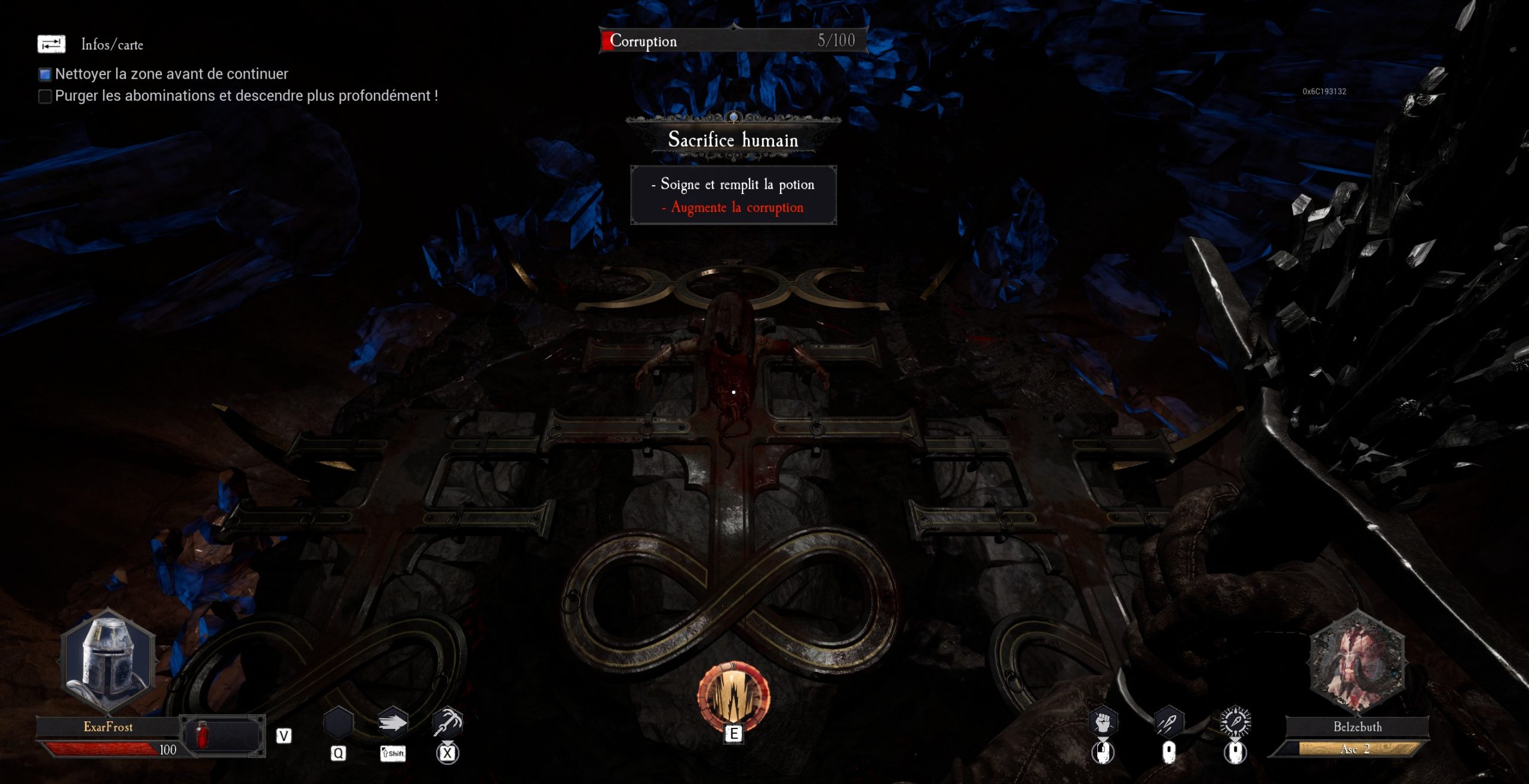
Task: Select the 'Purger les abominations' objective checkbox
Action: 45,96
